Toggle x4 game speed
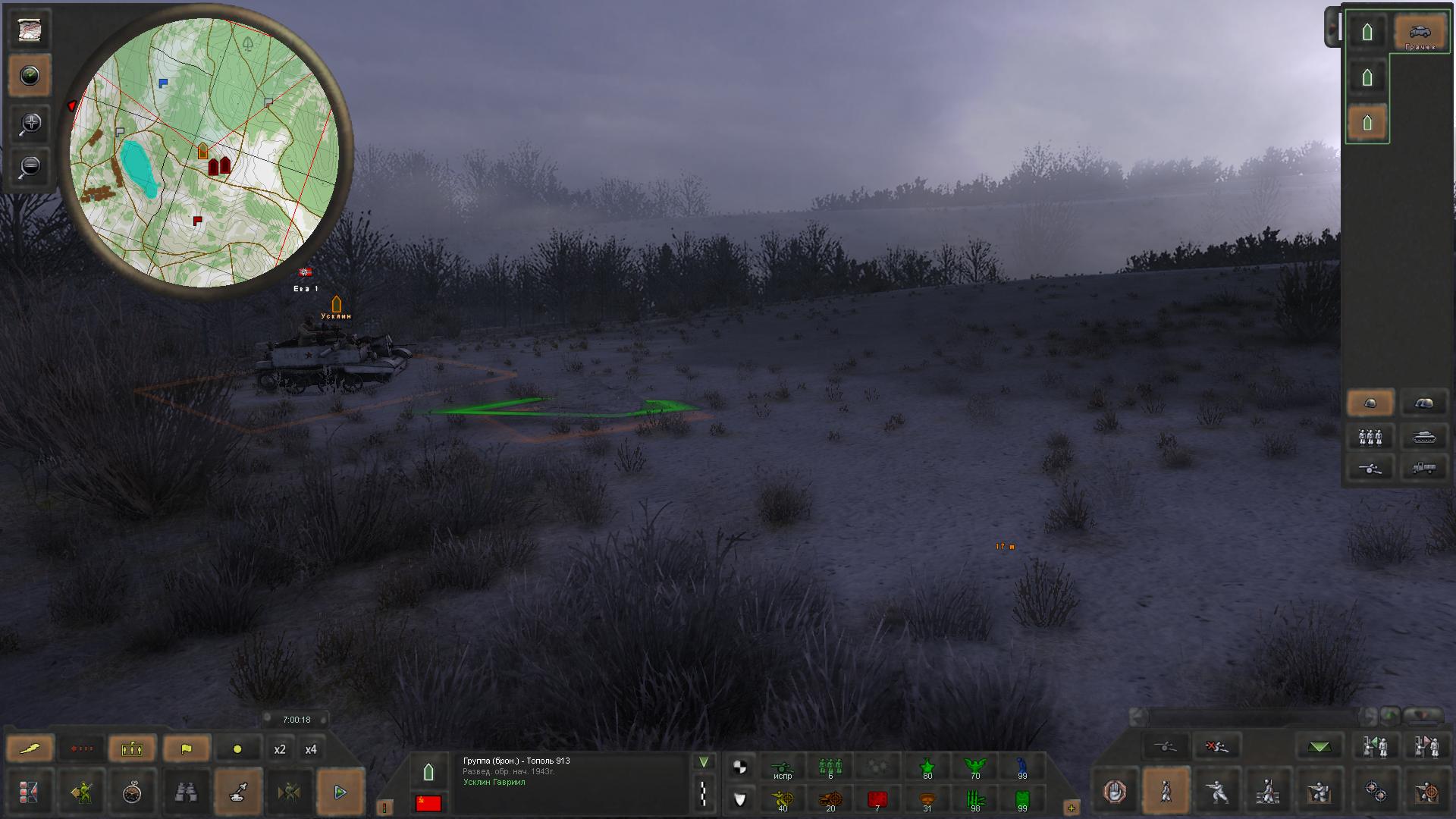This screenshot has width=1456, height=819. point(311,748)
